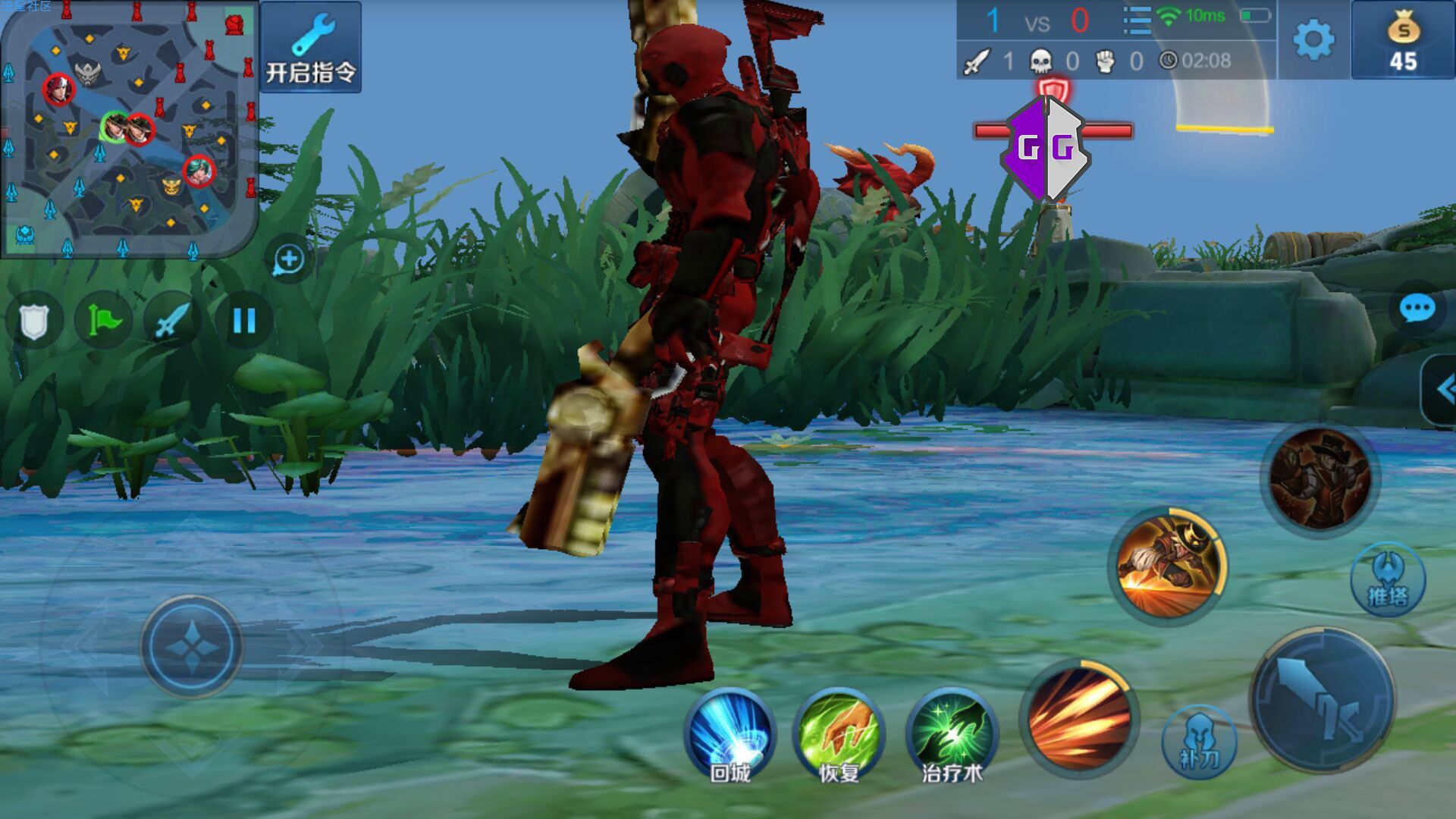Screen dimensions: 1456x819
Task: Select the green flag gather signal
Action: (x=104, y=321)
